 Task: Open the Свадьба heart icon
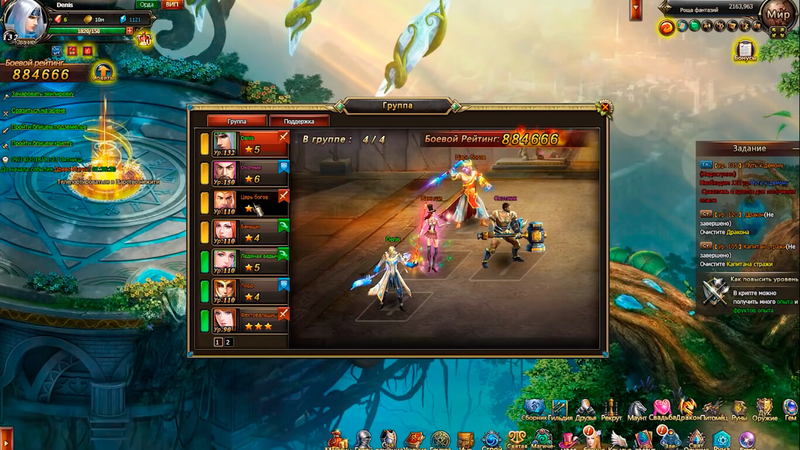(662, 406)
